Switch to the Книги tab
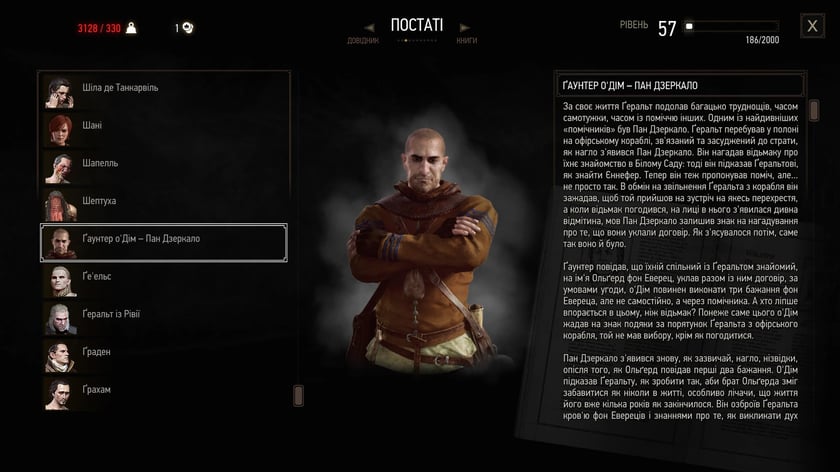Viewport: 840px width, 472px height. click(466, 41)
